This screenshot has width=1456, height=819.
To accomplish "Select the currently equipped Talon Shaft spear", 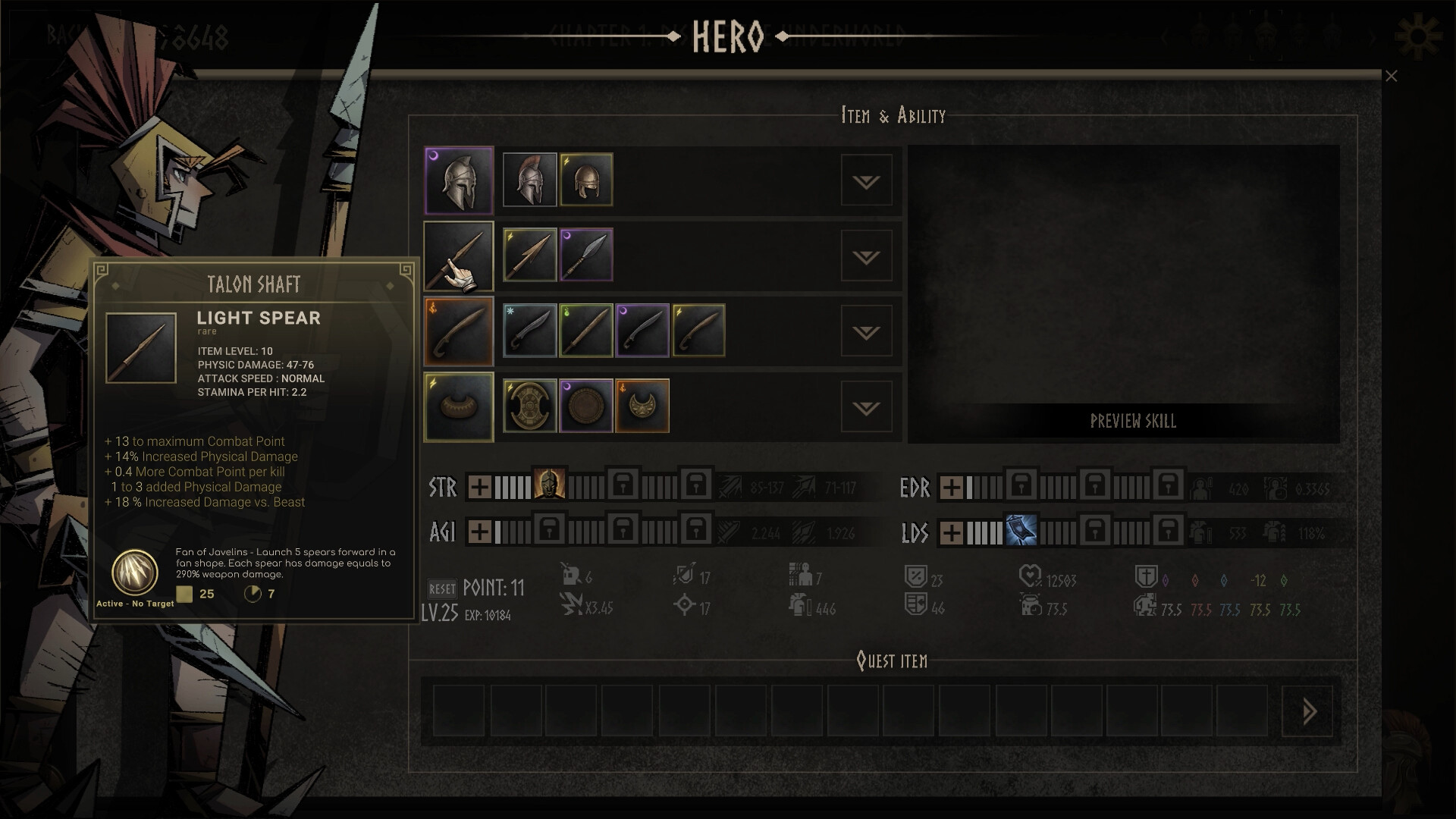I will 459,256.
